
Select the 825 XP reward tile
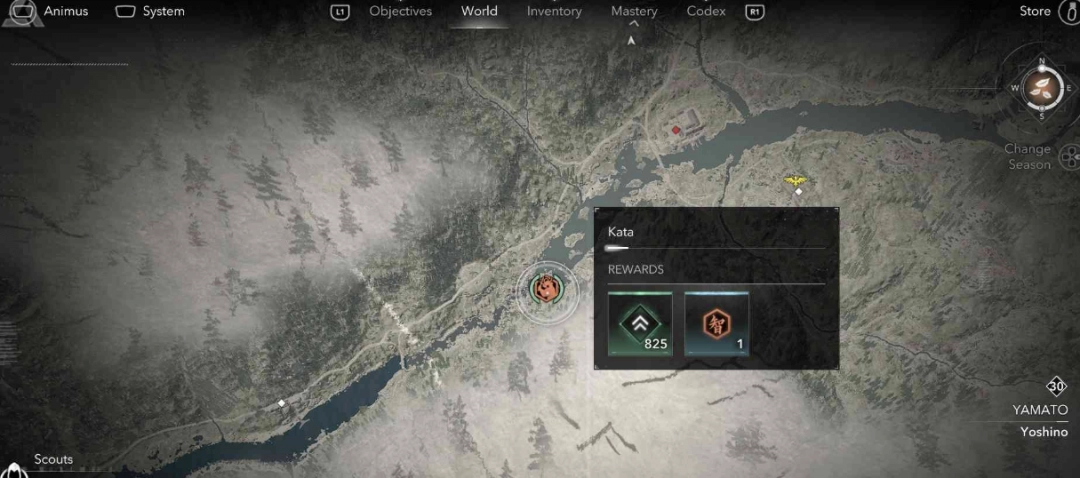pos(640,323)
